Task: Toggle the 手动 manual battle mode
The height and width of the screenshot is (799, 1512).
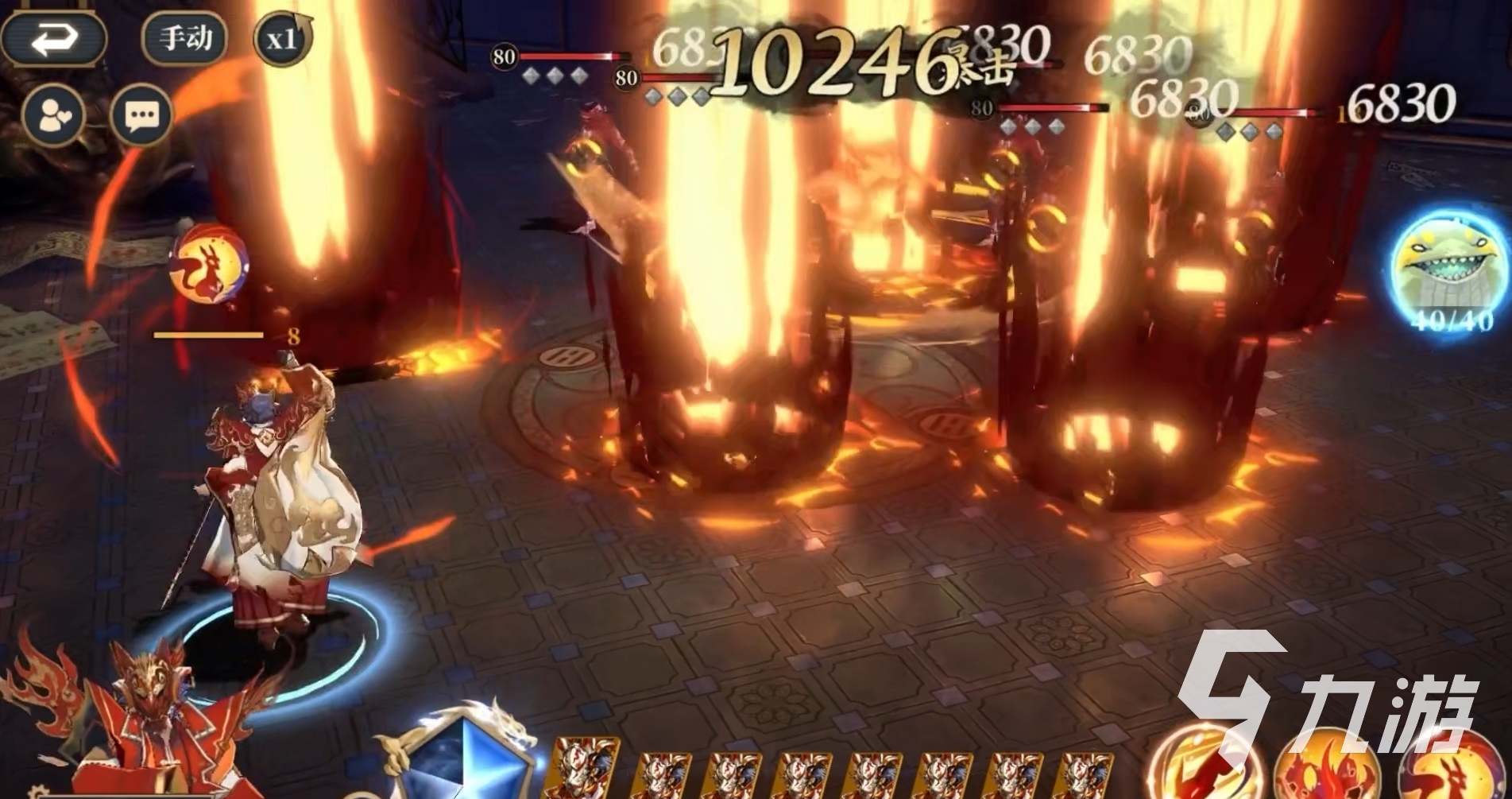Action: point(184,37)
